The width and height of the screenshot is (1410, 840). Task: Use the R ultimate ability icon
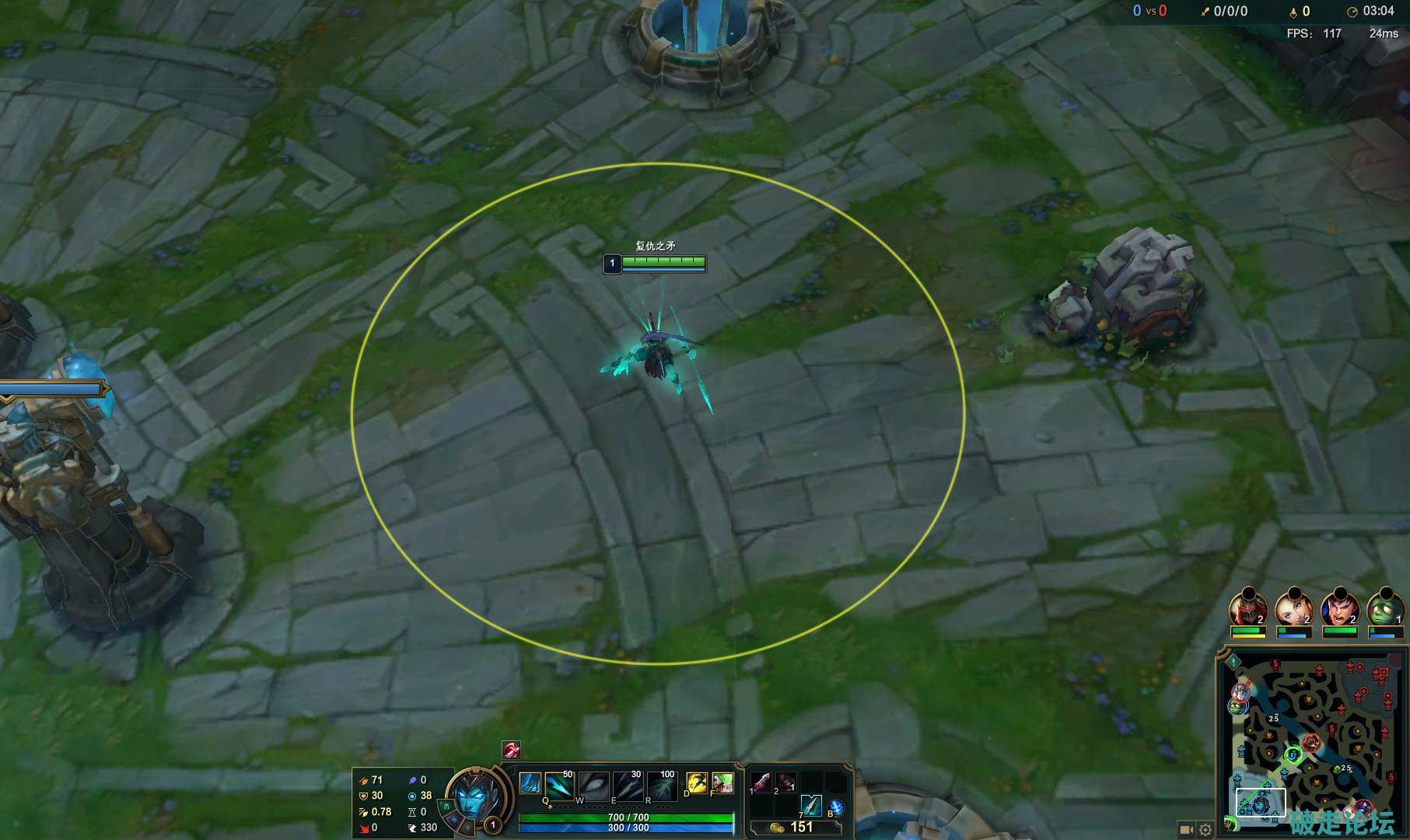point(662,786)
